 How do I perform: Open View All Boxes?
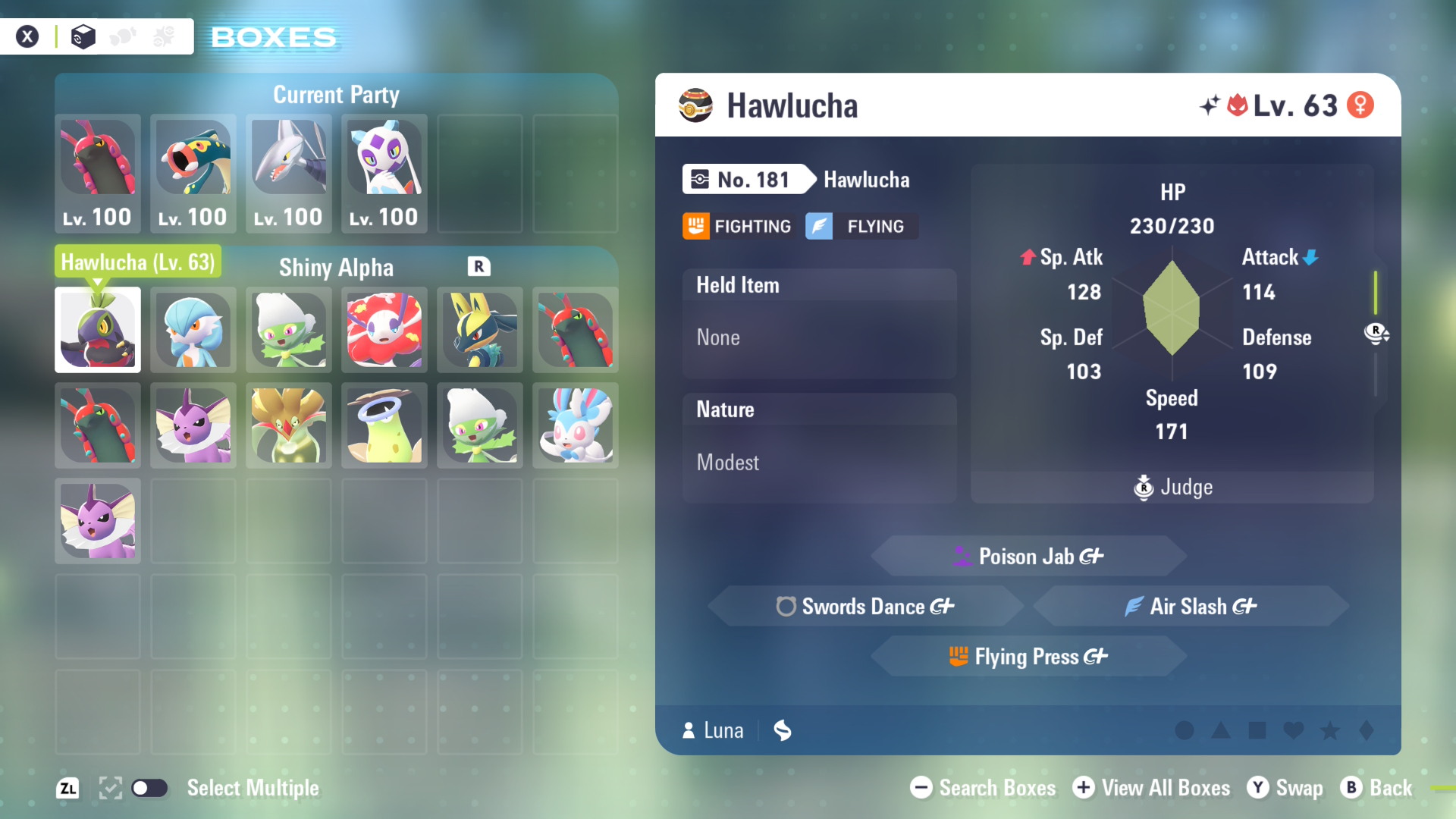[1151, 789]
